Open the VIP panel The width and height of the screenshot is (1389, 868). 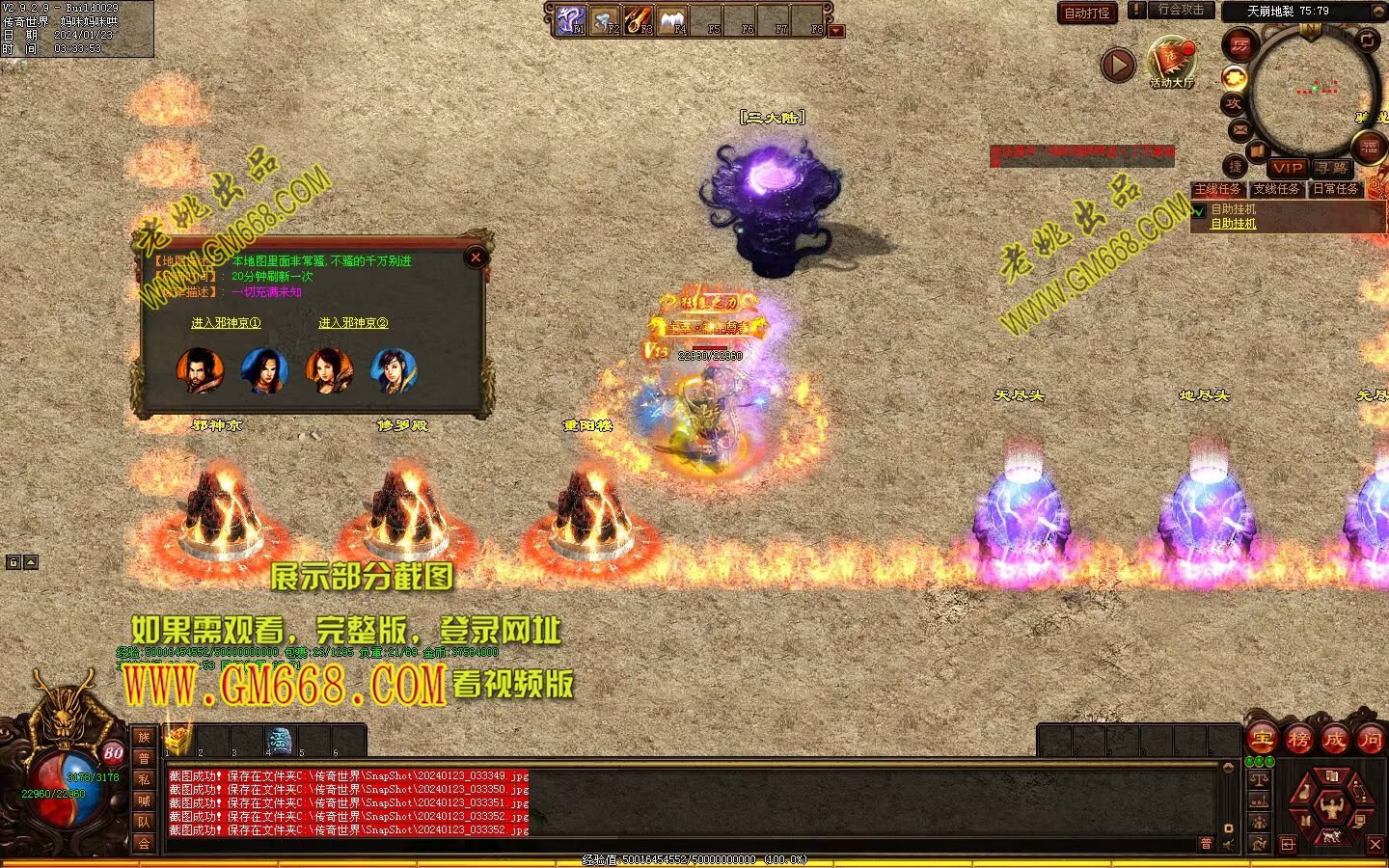pyautogui.click(x=1287, y=168)
